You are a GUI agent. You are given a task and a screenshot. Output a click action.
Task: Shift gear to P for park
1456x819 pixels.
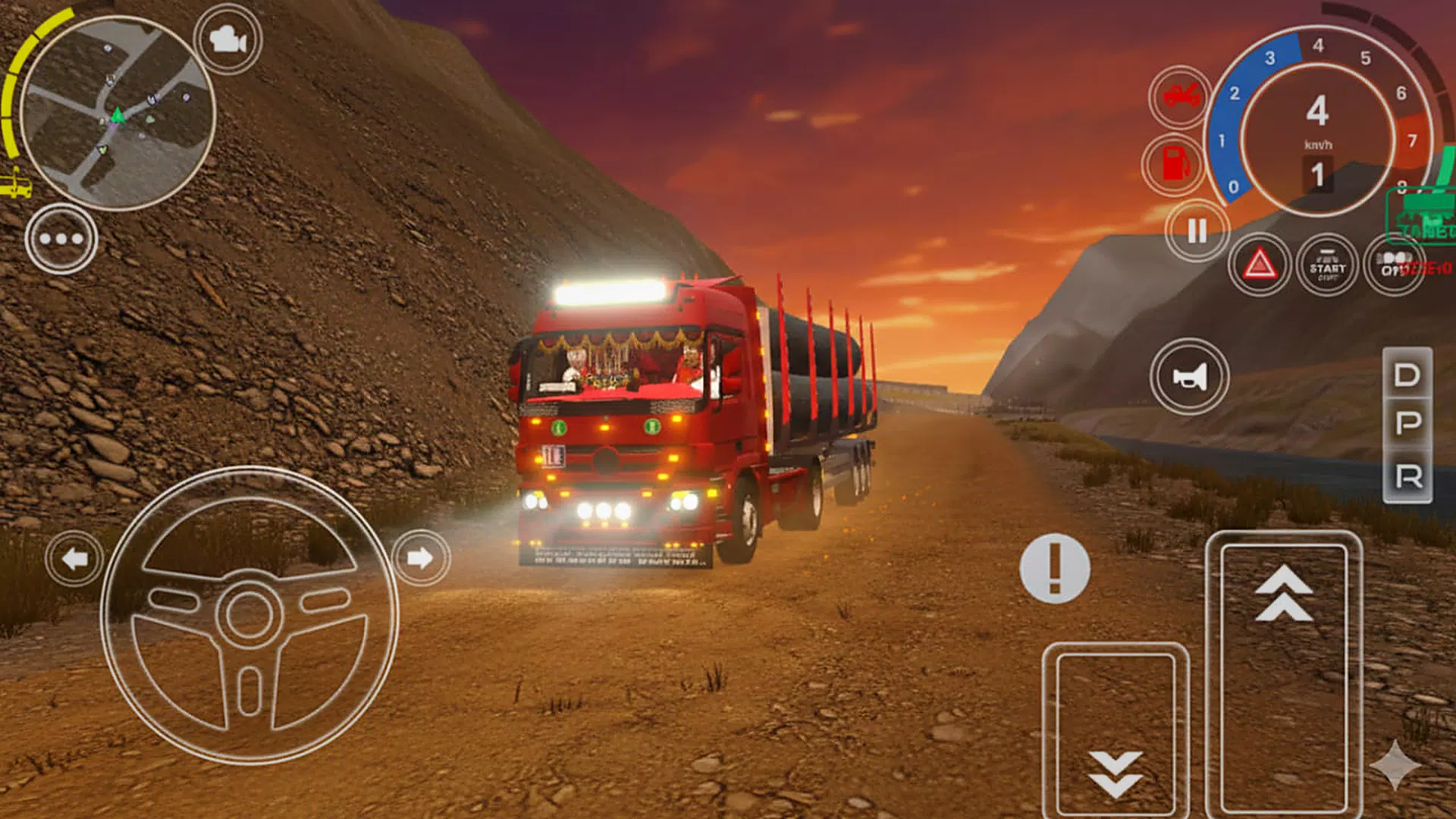(1407, 423)
